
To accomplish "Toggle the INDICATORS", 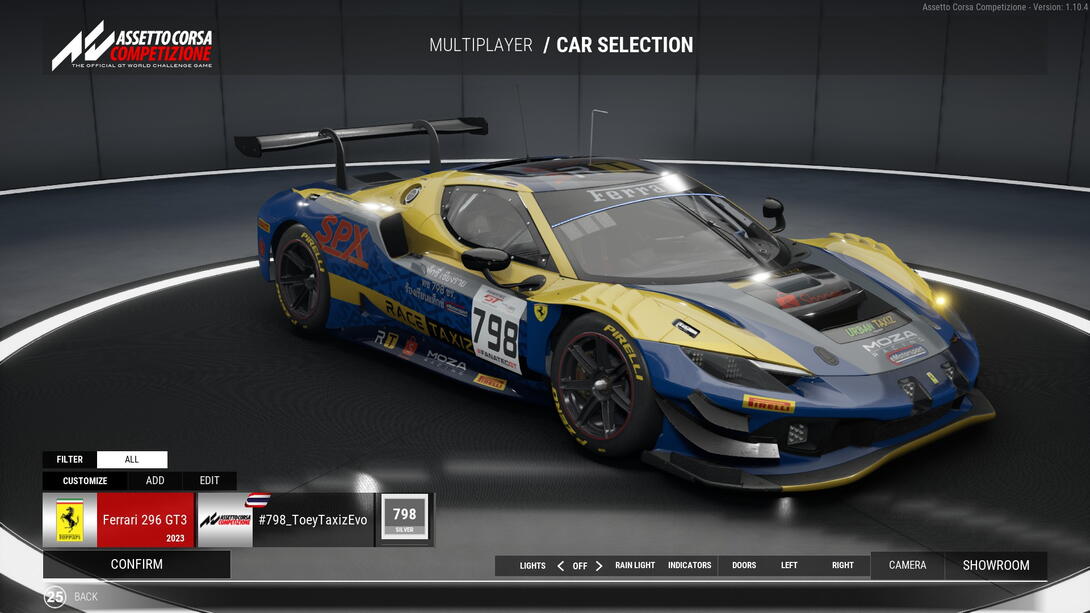I will pos(690,566).
